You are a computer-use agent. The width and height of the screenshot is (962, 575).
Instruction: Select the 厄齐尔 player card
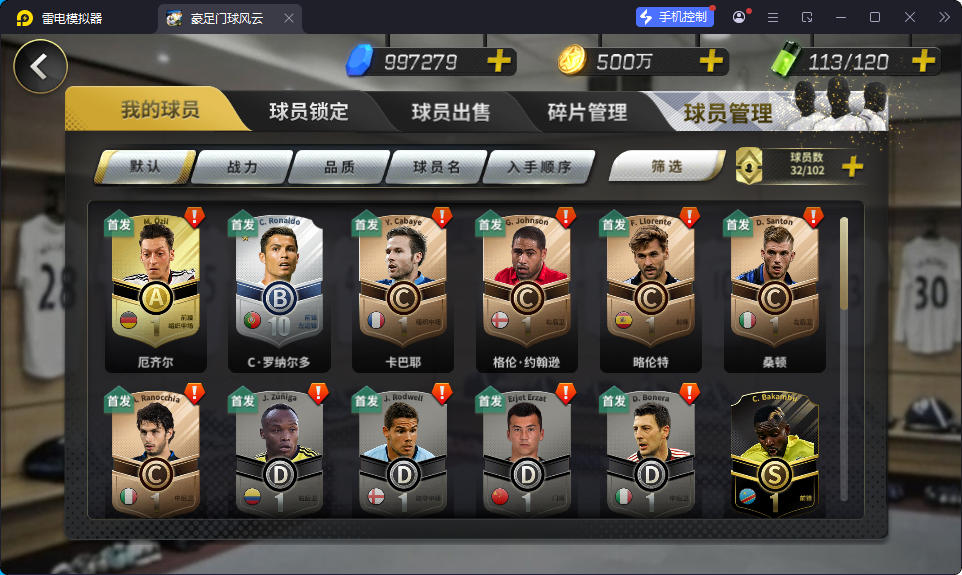pyautogui.click(x=155, y=290)
